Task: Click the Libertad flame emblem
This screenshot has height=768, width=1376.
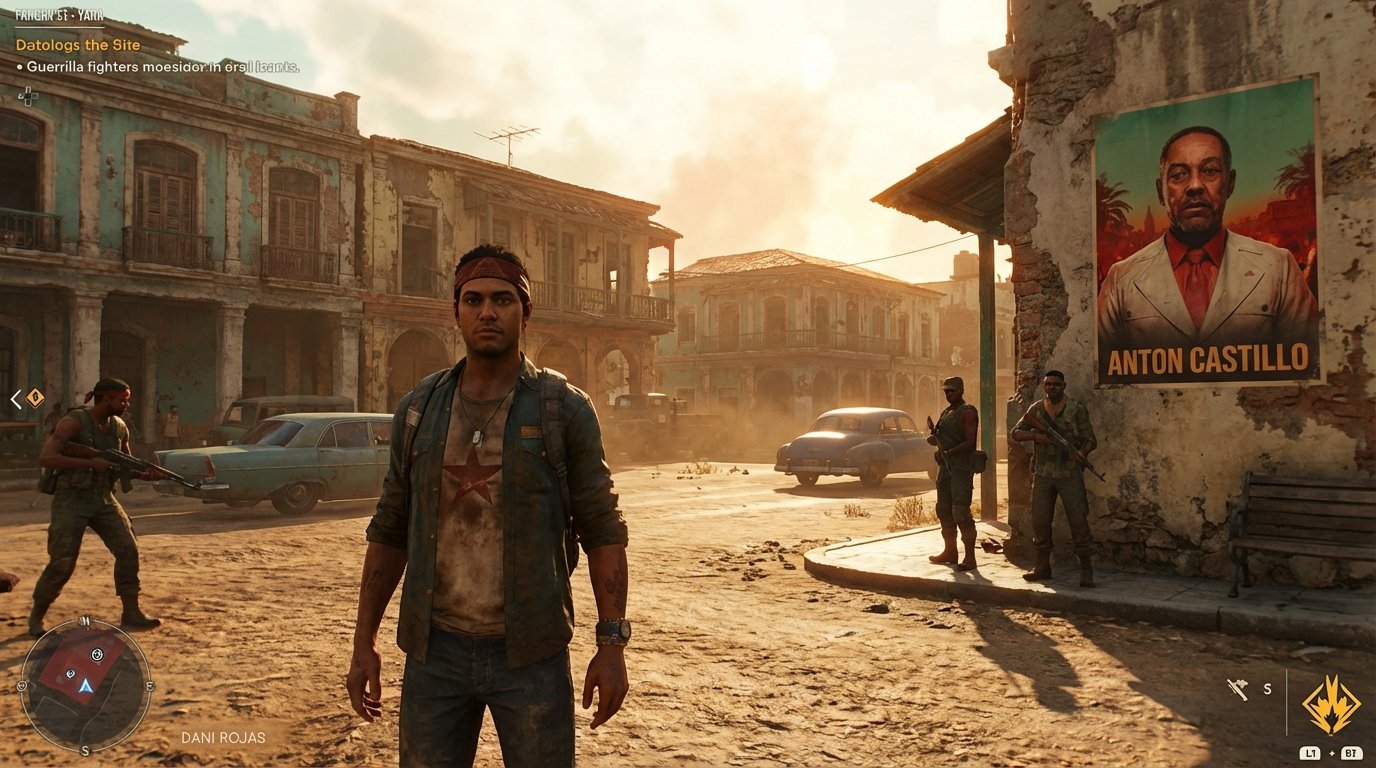Action: pos(1330,704)
